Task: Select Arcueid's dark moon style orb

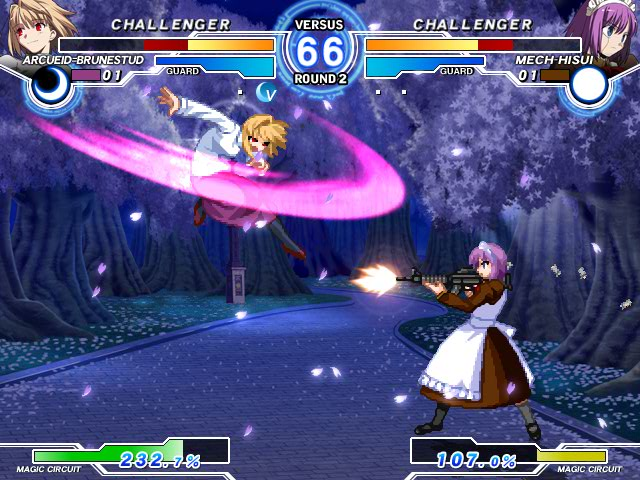Action: pyautogui.click(x=48, y=86)
